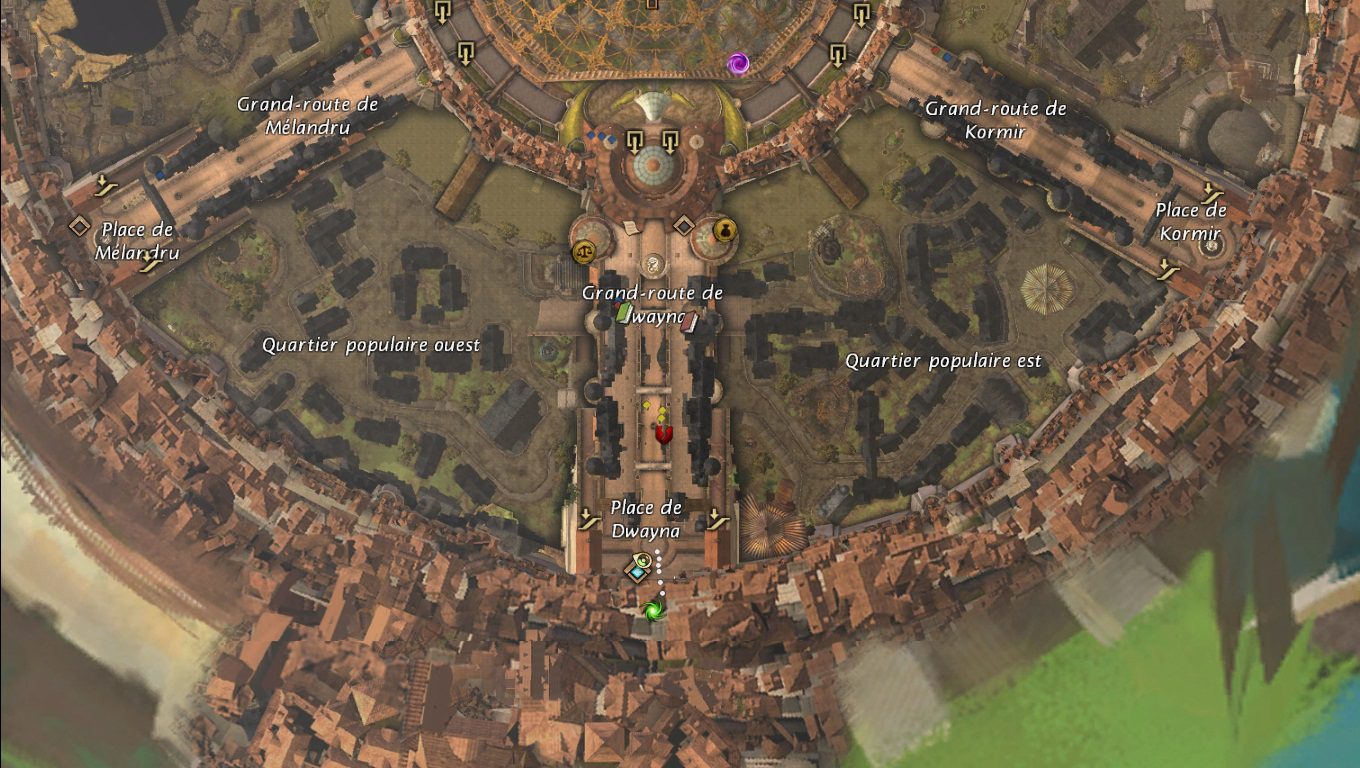The width and height of the screenshot is (1360, 768).
Task: Click the trading post scales icon
Action: [582, 251]
